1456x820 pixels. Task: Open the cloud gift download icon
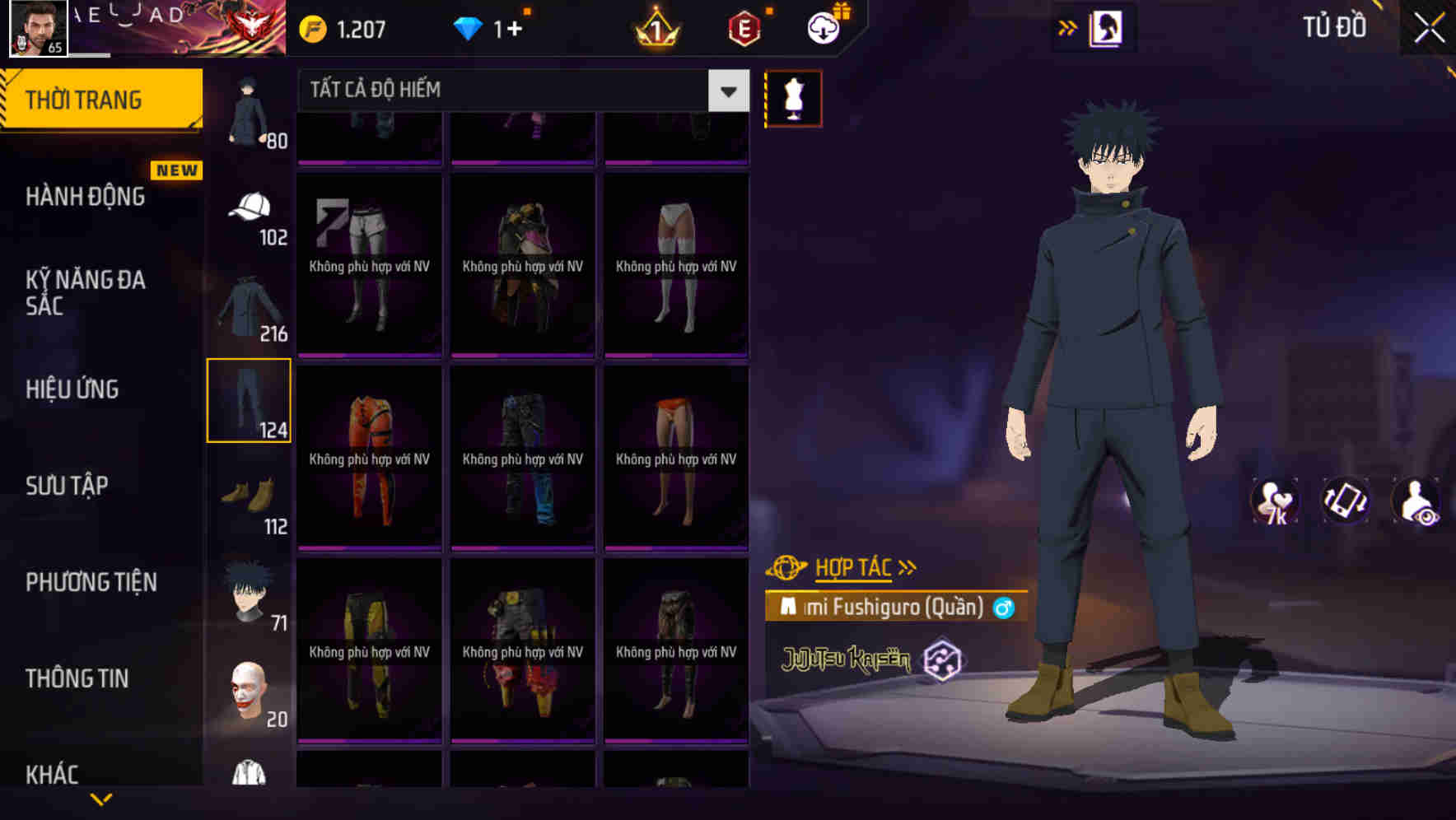[824, 27]
